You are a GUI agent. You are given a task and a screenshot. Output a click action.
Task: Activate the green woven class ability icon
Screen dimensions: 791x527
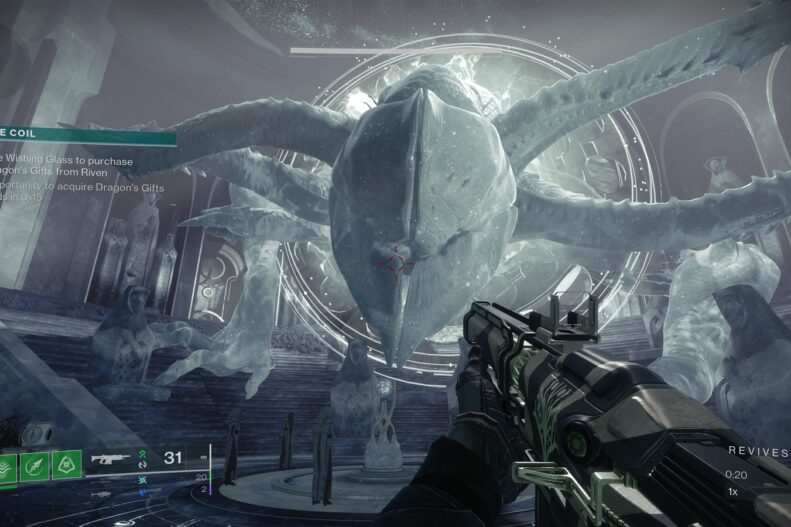(67, 464)
